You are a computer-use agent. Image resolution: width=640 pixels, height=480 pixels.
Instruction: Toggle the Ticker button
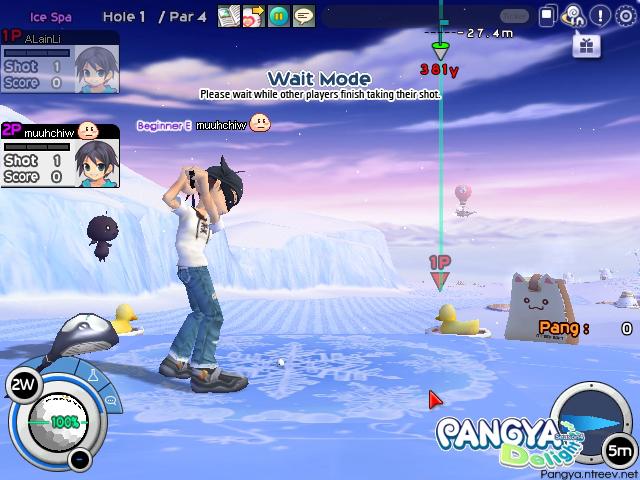514,16
